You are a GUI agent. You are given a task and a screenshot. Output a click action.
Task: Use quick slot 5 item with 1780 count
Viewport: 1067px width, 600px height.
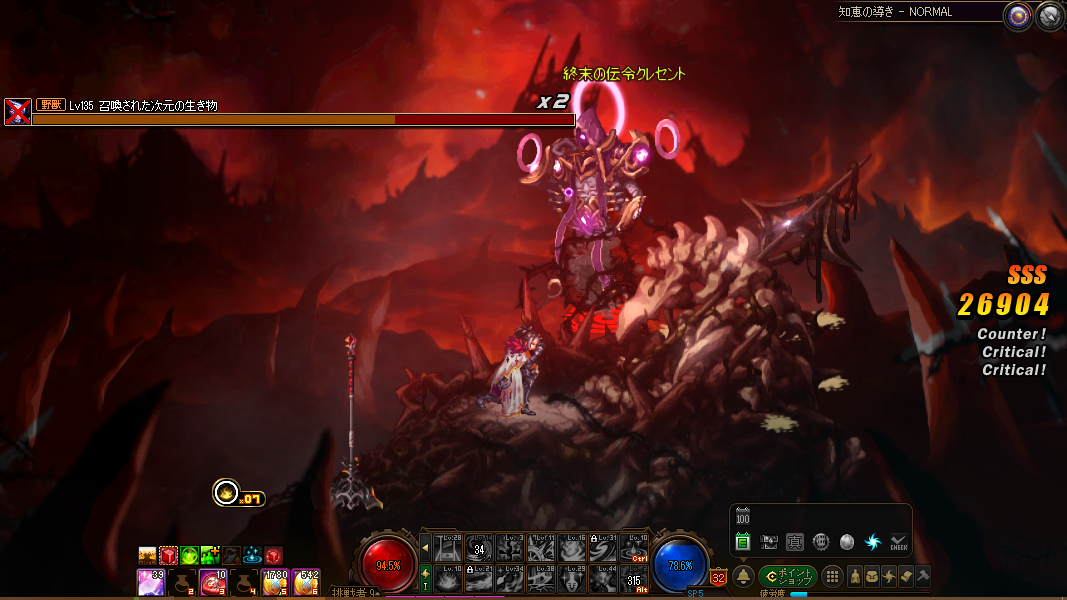(275, 581)
